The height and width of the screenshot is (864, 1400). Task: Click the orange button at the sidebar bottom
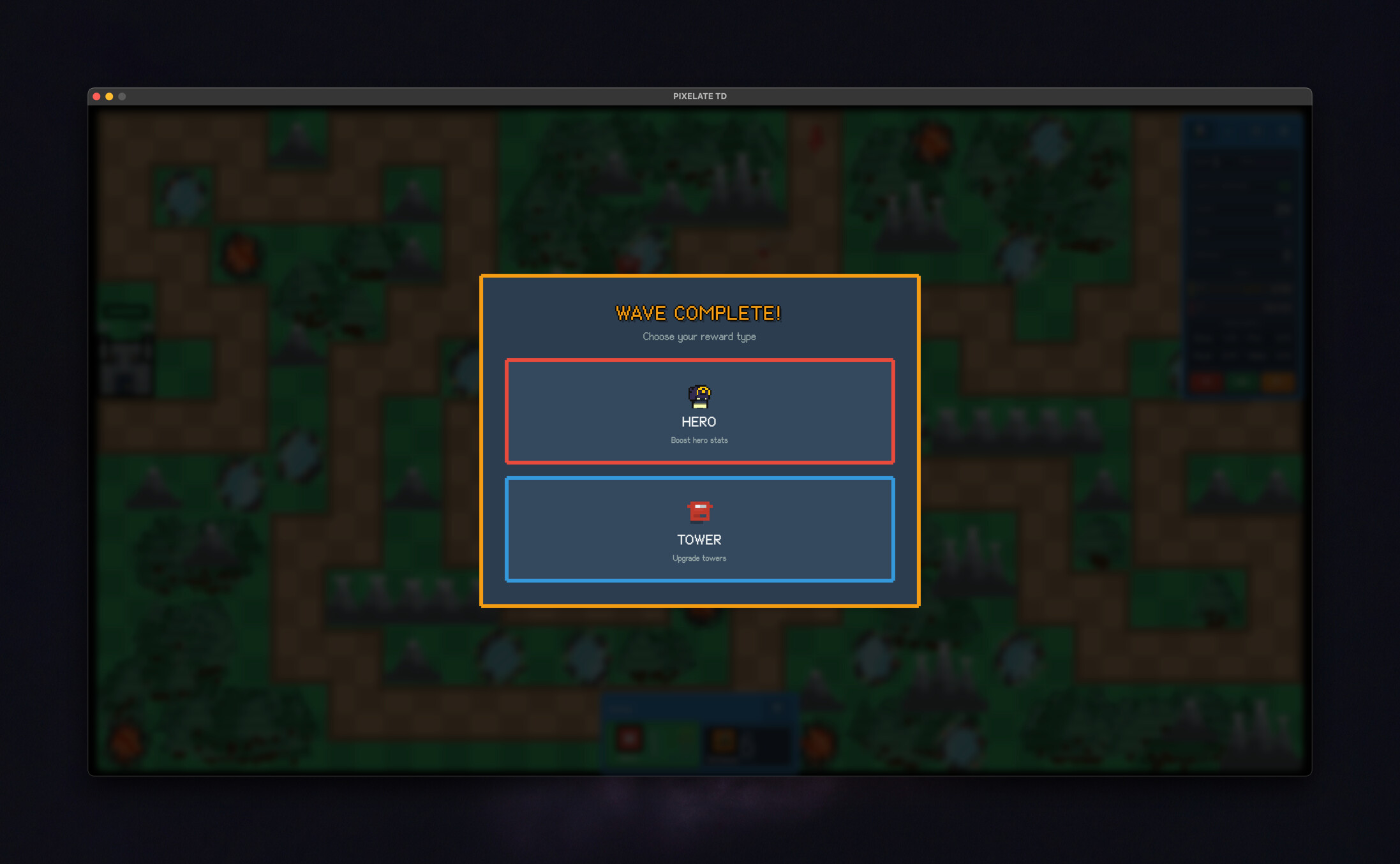1277,381
